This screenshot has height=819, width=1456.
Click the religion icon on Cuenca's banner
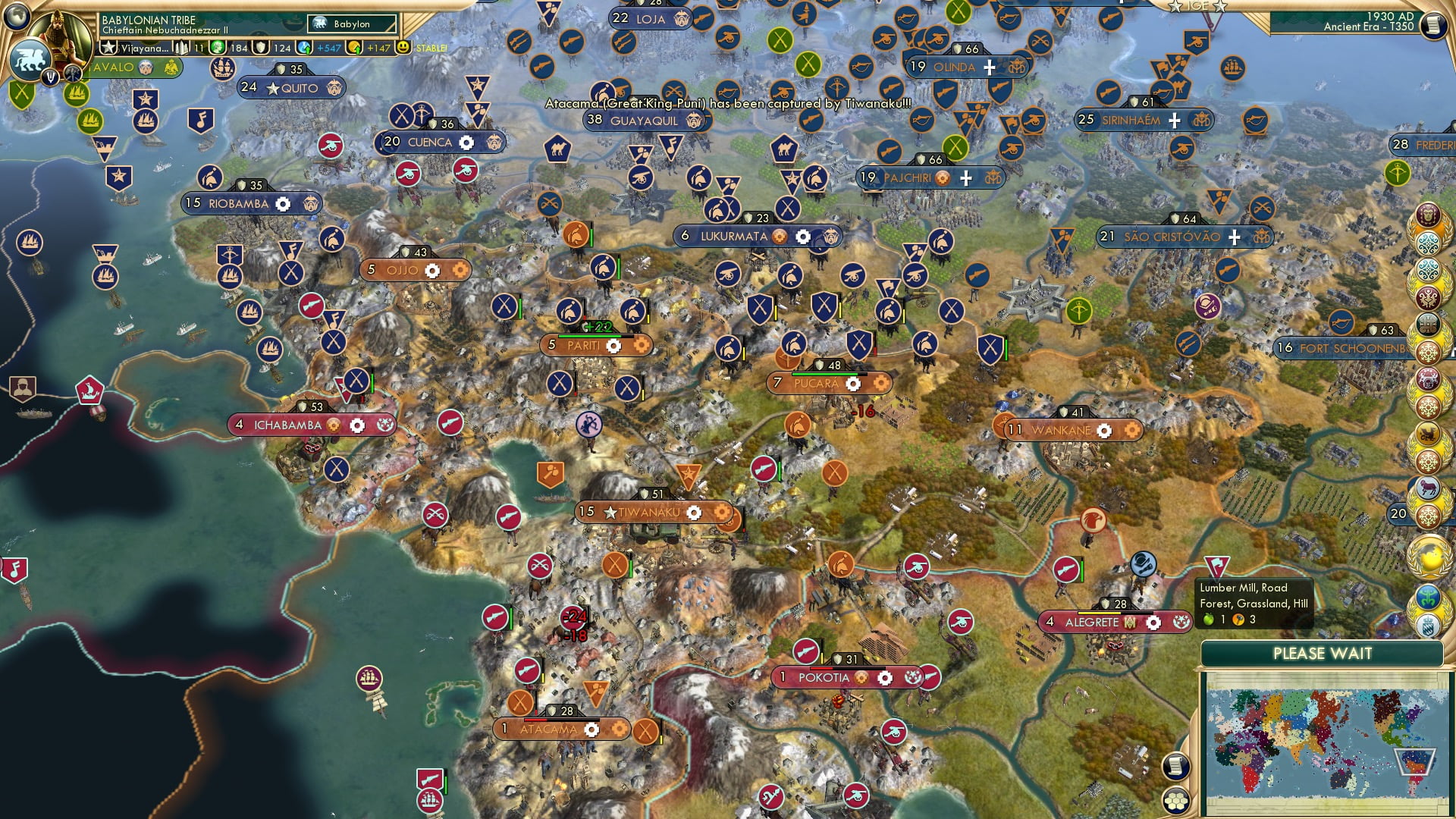click(494, 143)
